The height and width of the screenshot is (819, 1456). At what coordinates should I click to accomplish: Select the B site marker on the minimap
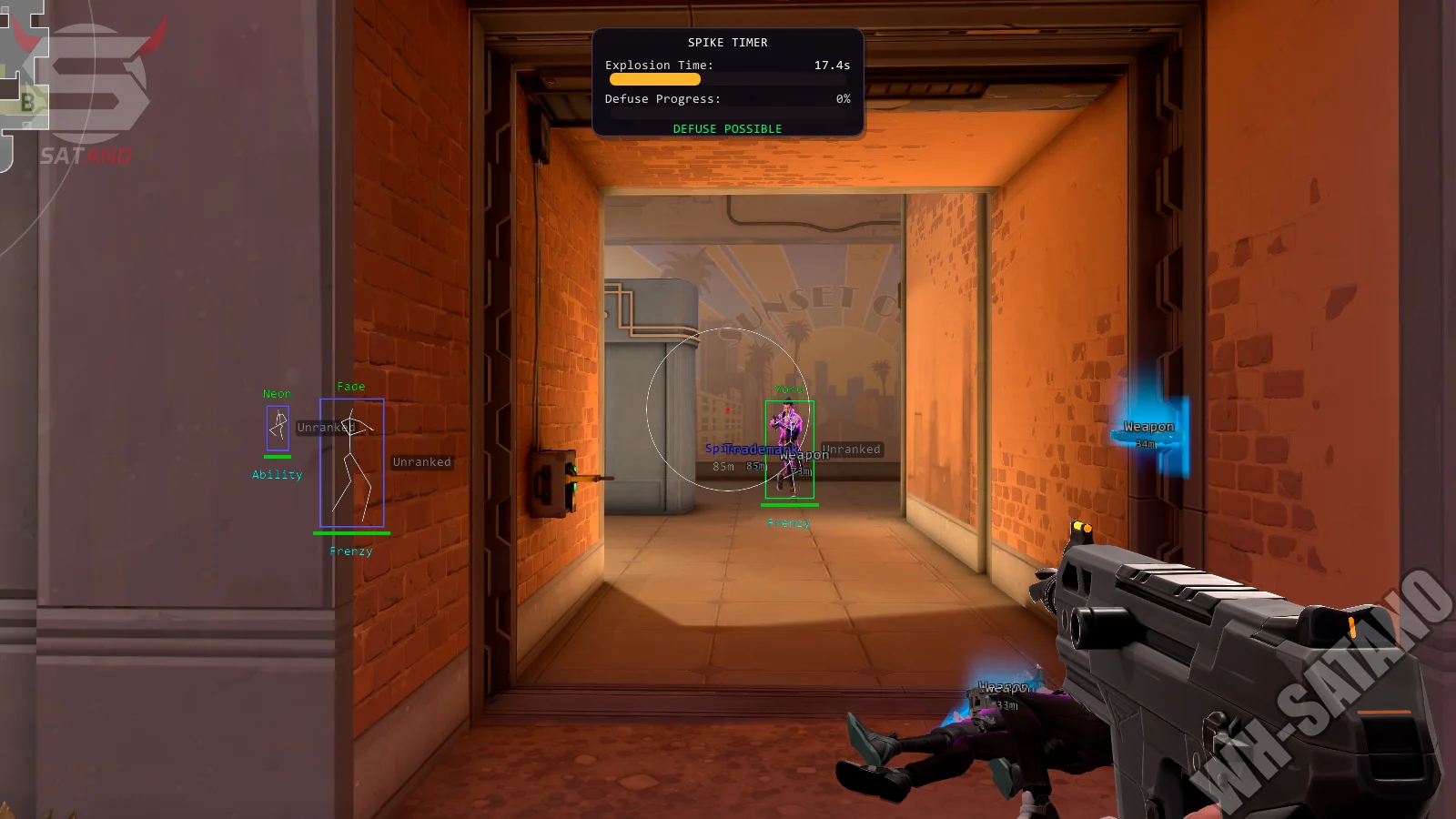click(28, 103)
